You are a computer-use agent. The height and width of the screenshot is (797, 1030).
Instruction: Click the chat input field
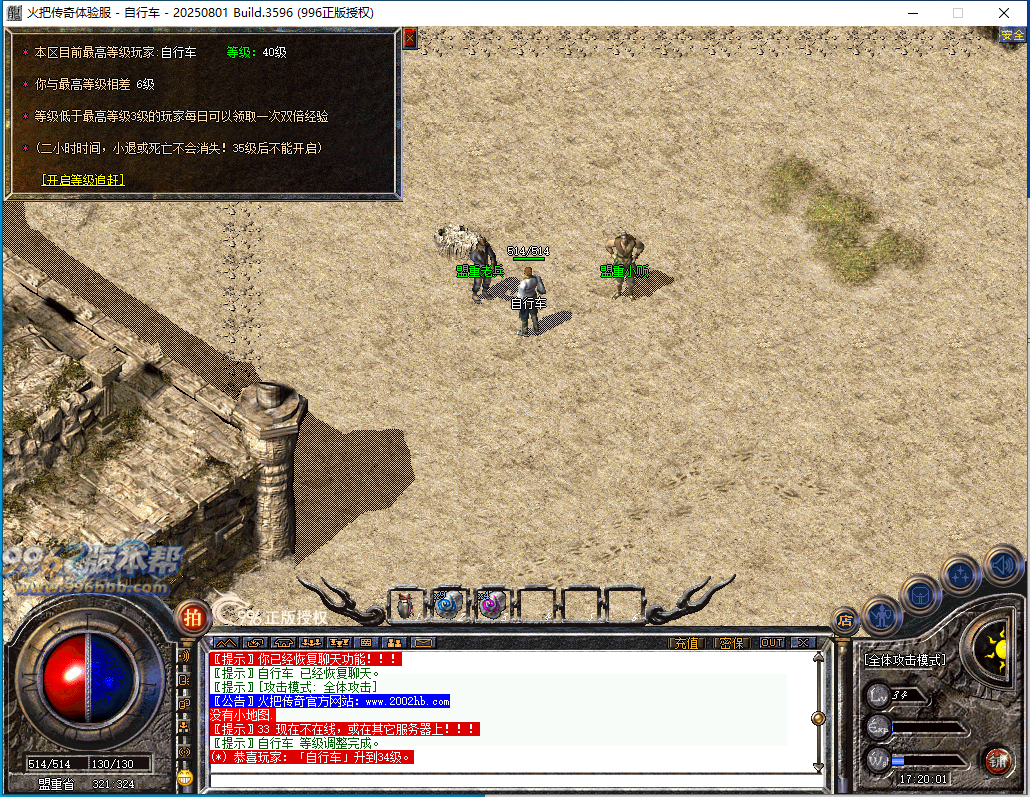510,780
